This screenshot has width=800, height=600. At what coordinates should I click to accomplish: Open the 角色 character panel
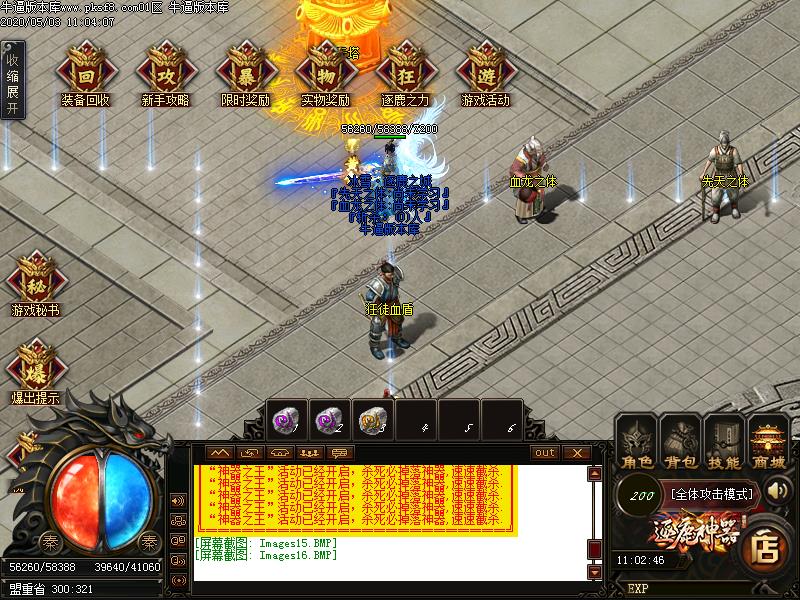coord(637,443)
